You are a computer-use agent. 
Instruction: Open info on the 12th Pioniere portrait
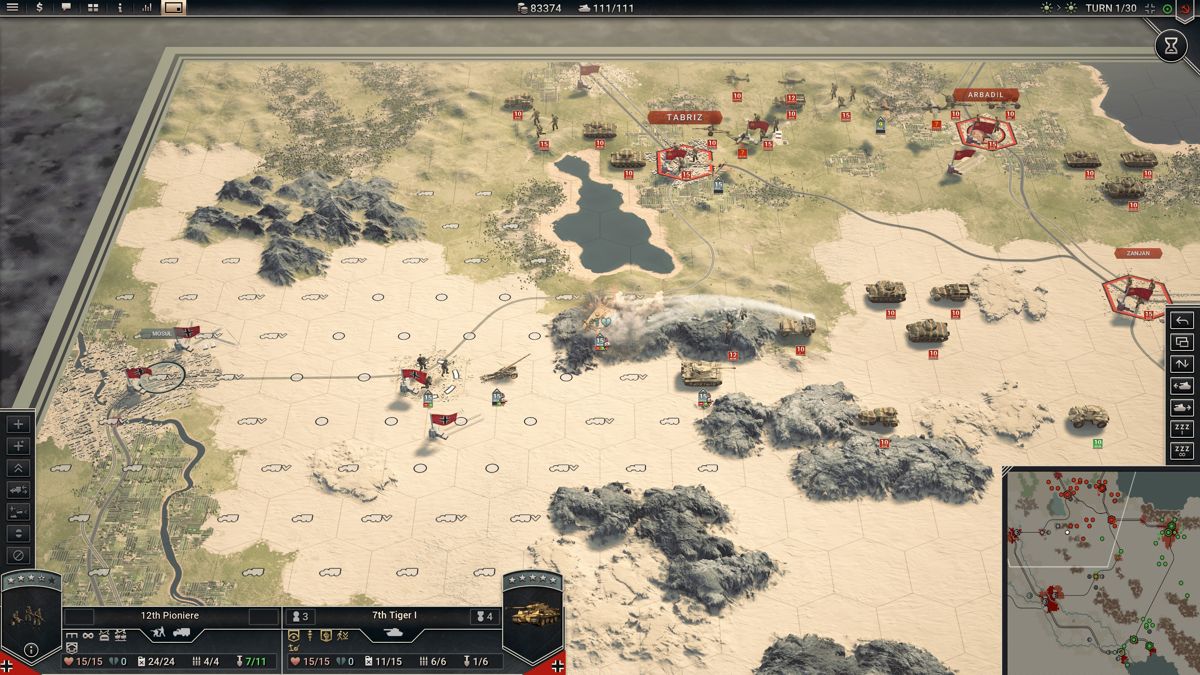[31, 650]
